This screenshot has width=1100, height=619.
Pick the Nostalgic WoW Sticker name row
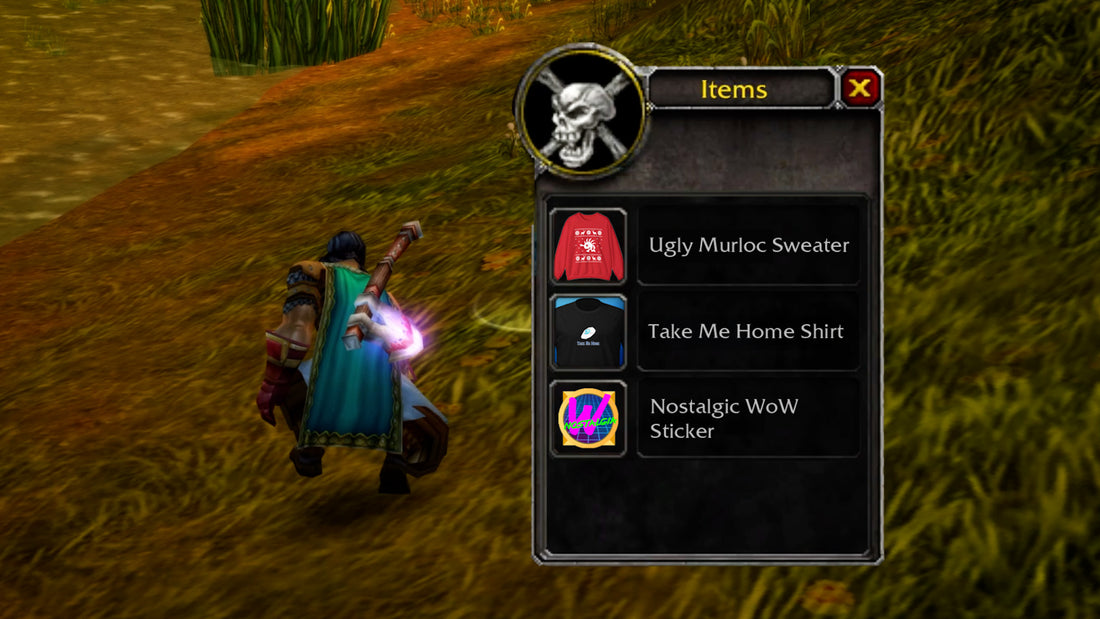click(x=748, y=418)
